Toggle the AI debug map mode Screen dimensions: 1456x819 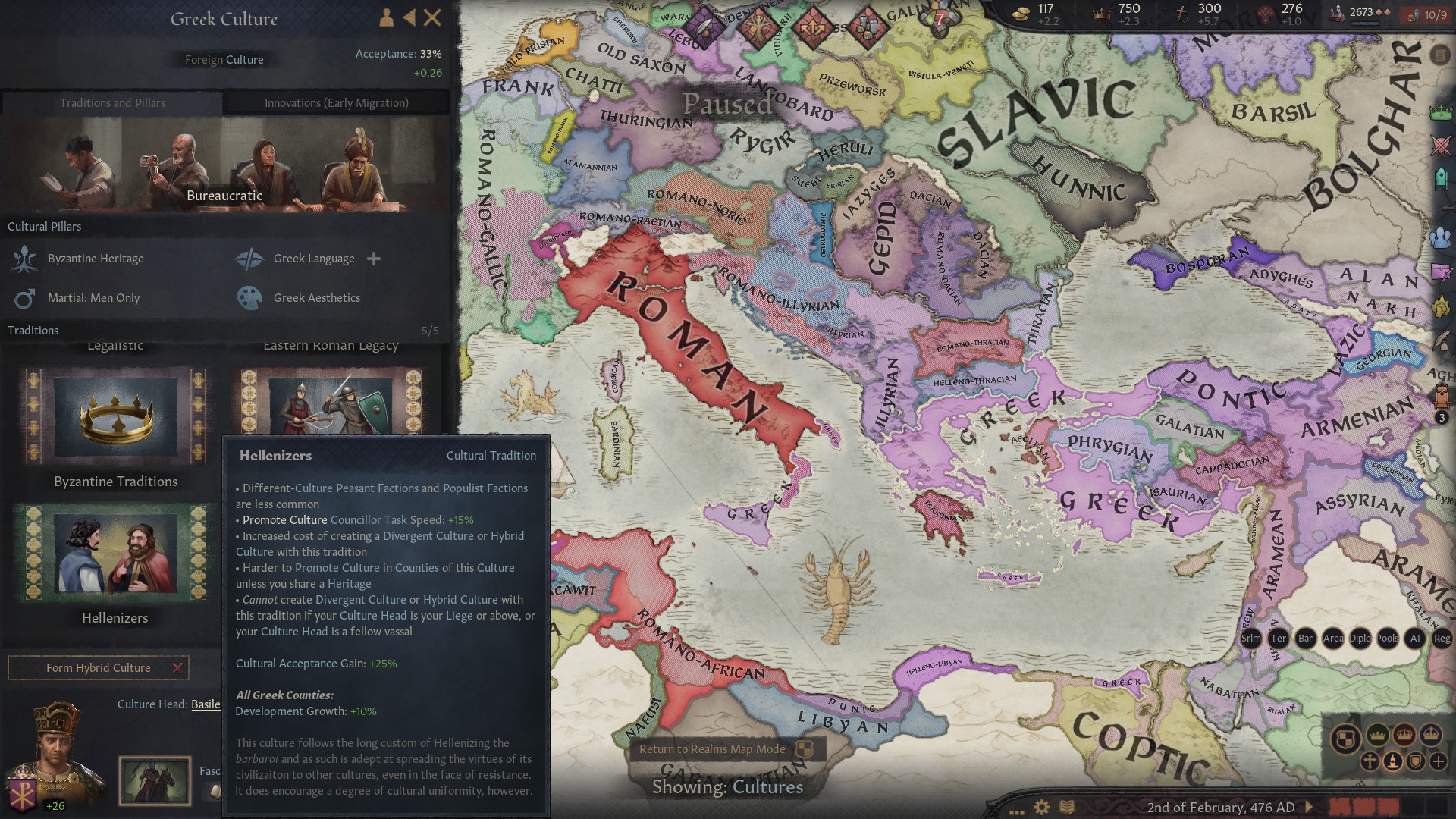(x=1415, y=639)
